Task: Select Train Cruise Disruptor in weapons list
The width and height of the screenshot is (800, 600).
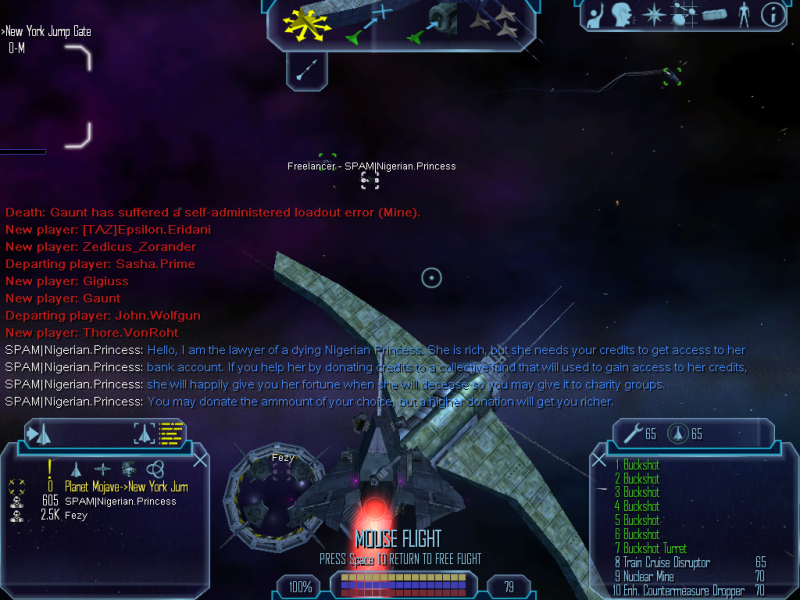Action: [x=666, y=563]
